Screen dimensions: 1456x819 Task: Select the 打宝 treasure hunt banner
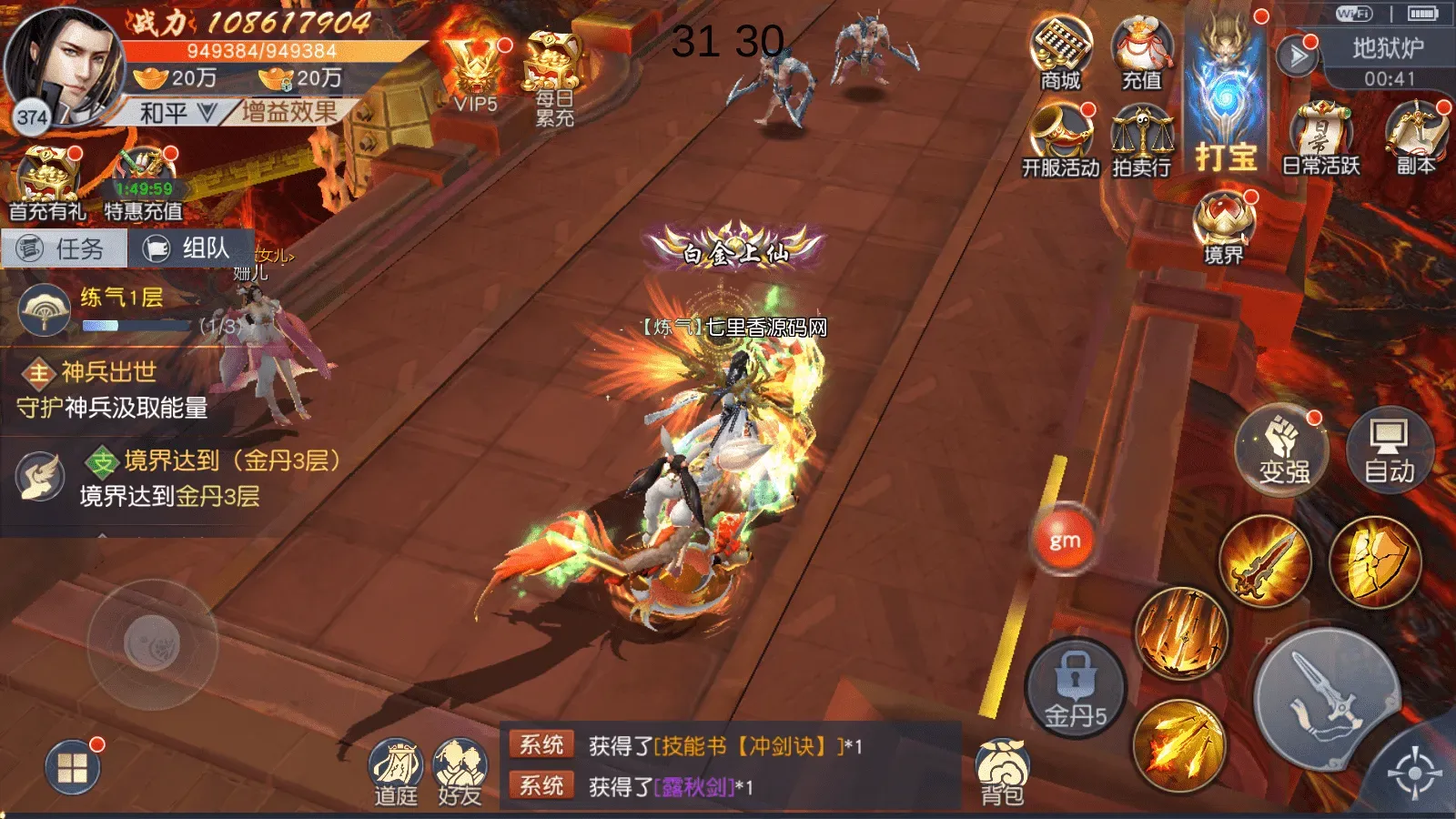tap(1225, 100)
